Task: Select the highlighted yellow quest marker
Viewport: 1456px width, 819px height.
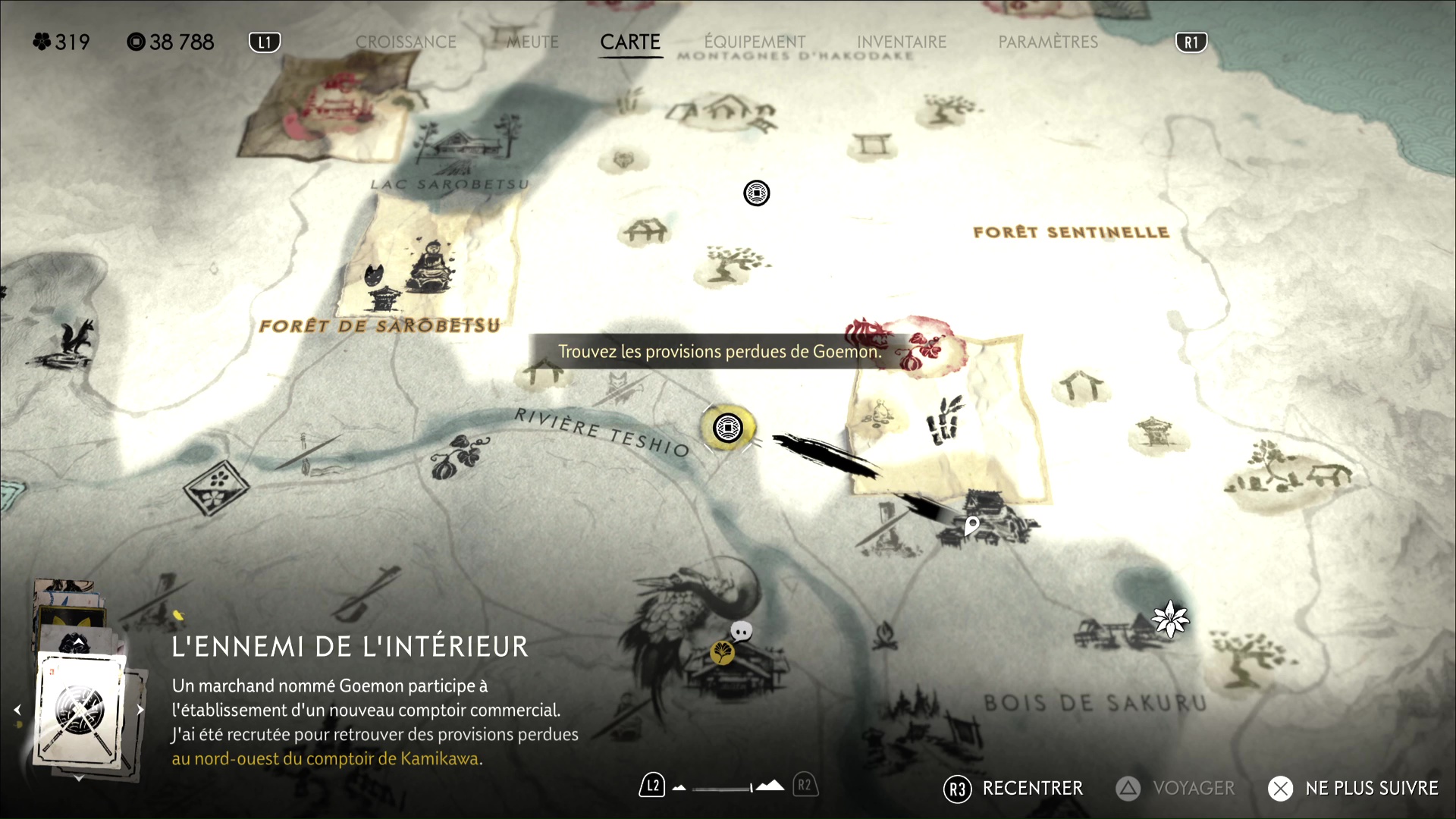Action: [x=728, y=428]
